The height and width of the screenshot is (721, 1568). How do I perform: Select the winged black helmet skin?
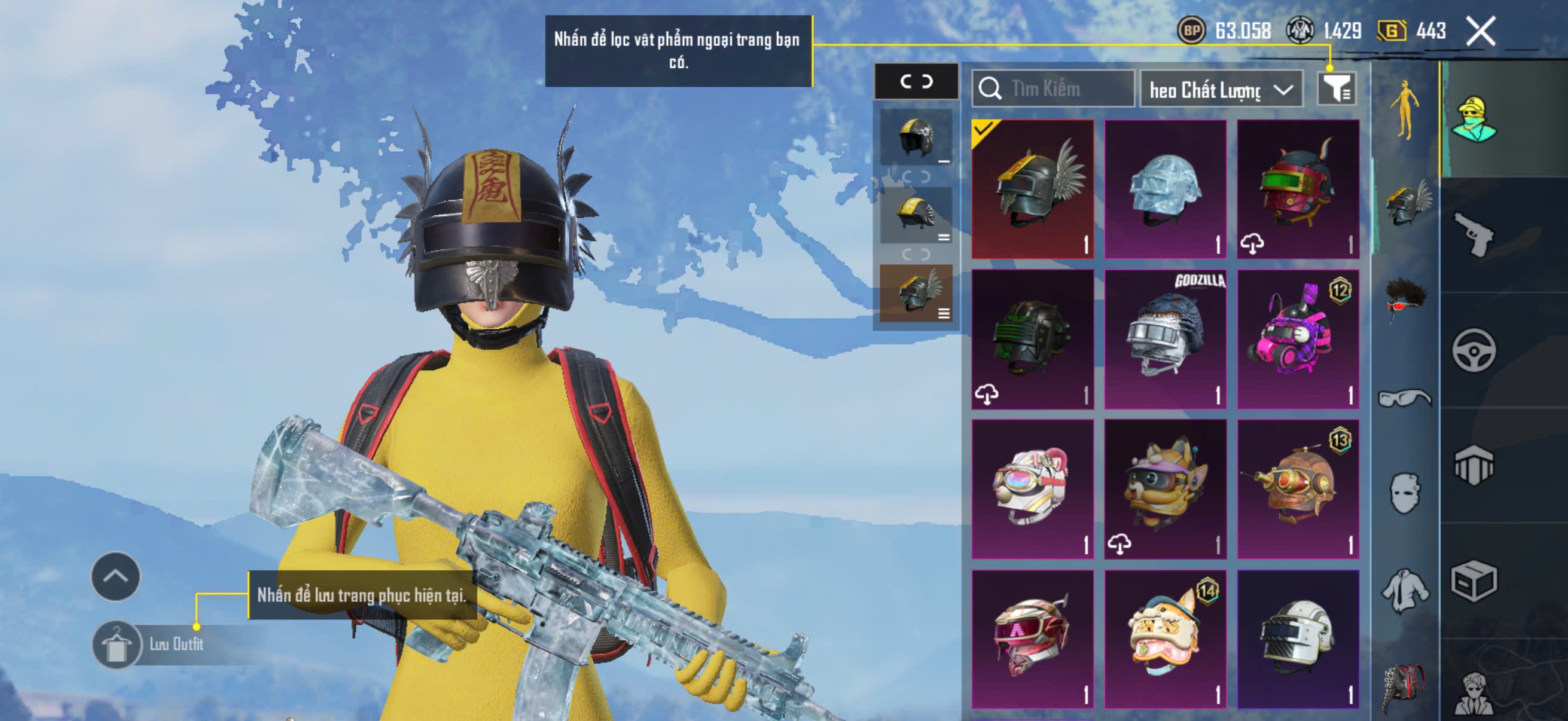tap(1032, 188)
